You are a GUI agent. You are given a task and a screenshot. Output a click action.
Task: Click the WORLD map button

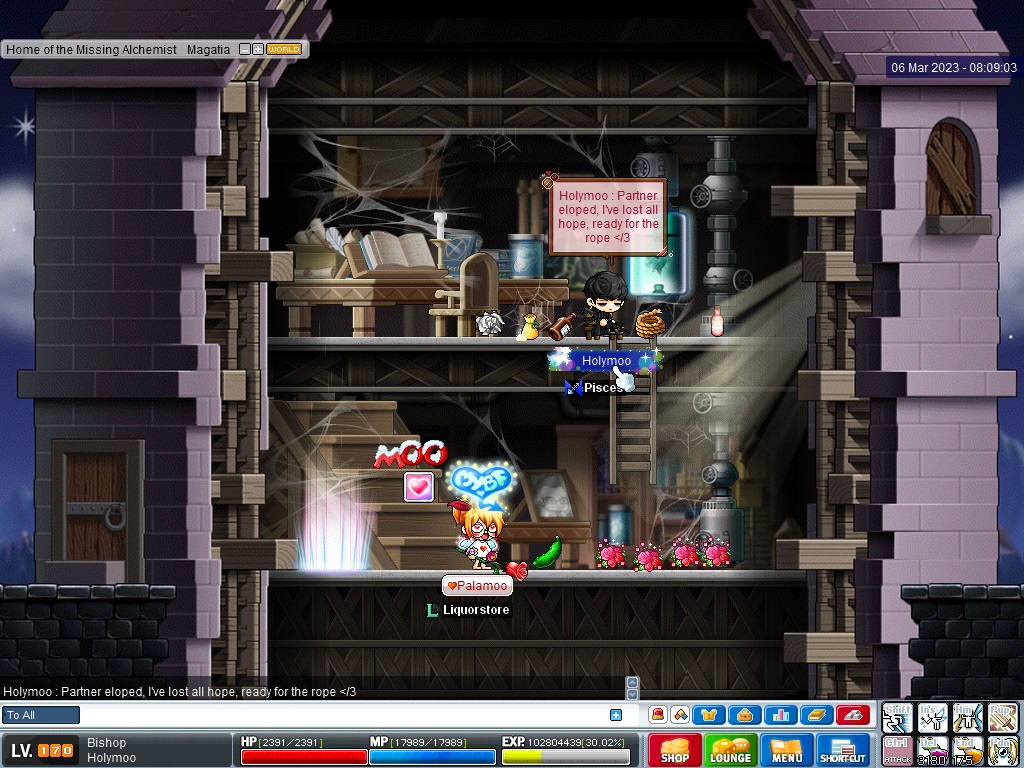pyautogui.click(x=284, y=49)
